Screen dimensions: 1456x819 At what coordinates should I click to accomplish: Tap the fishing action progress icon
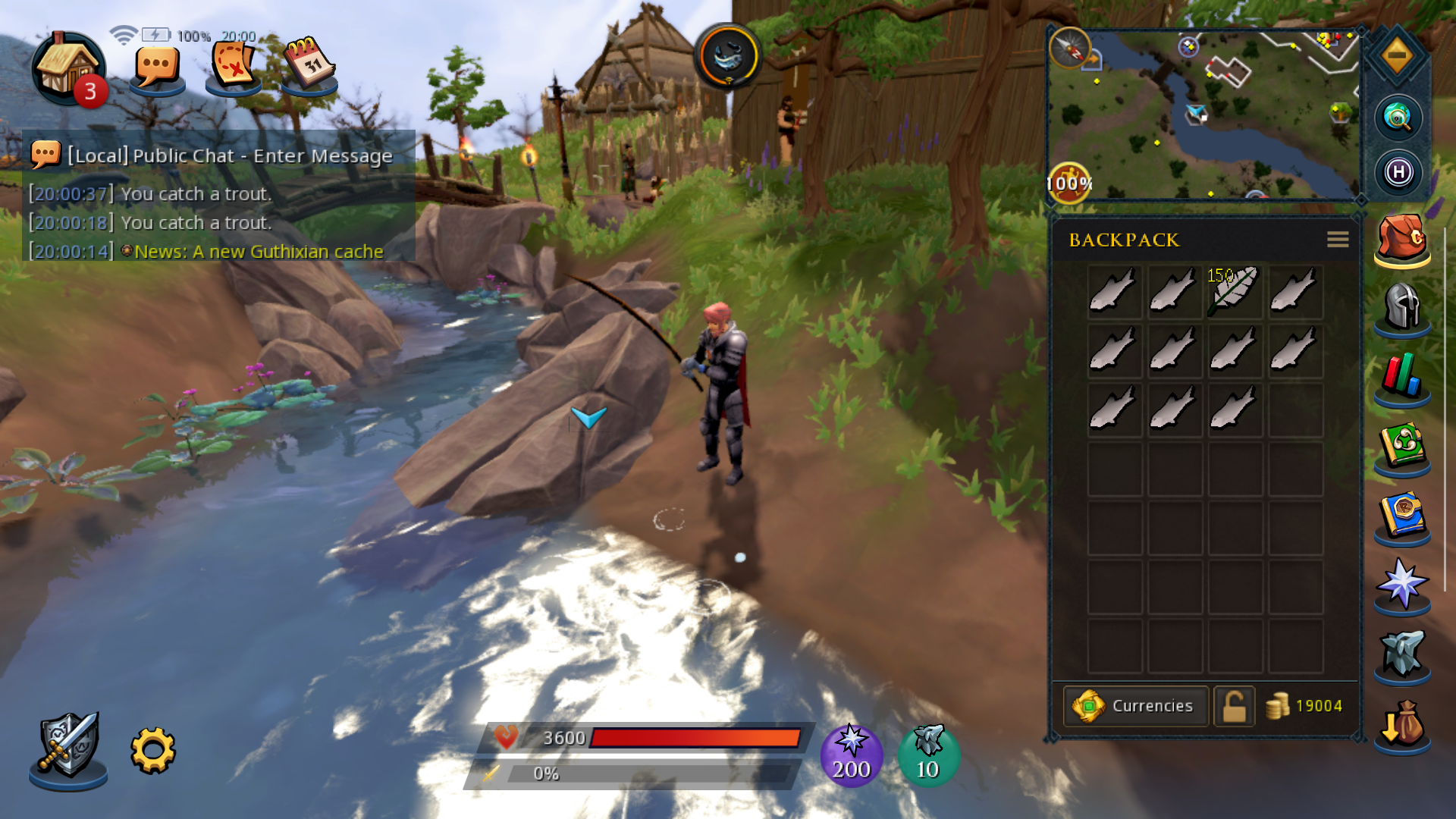[x=728, y=57]
